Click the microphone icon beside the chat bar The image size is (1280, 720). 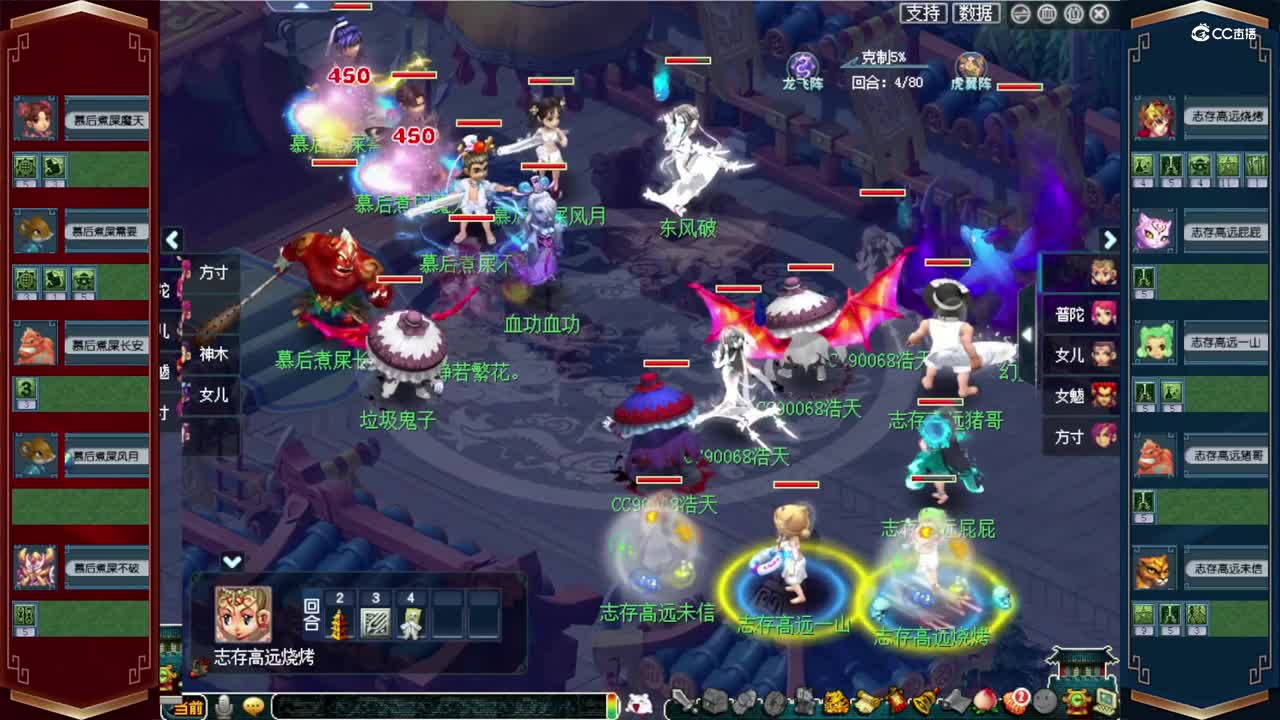(224, 704)
